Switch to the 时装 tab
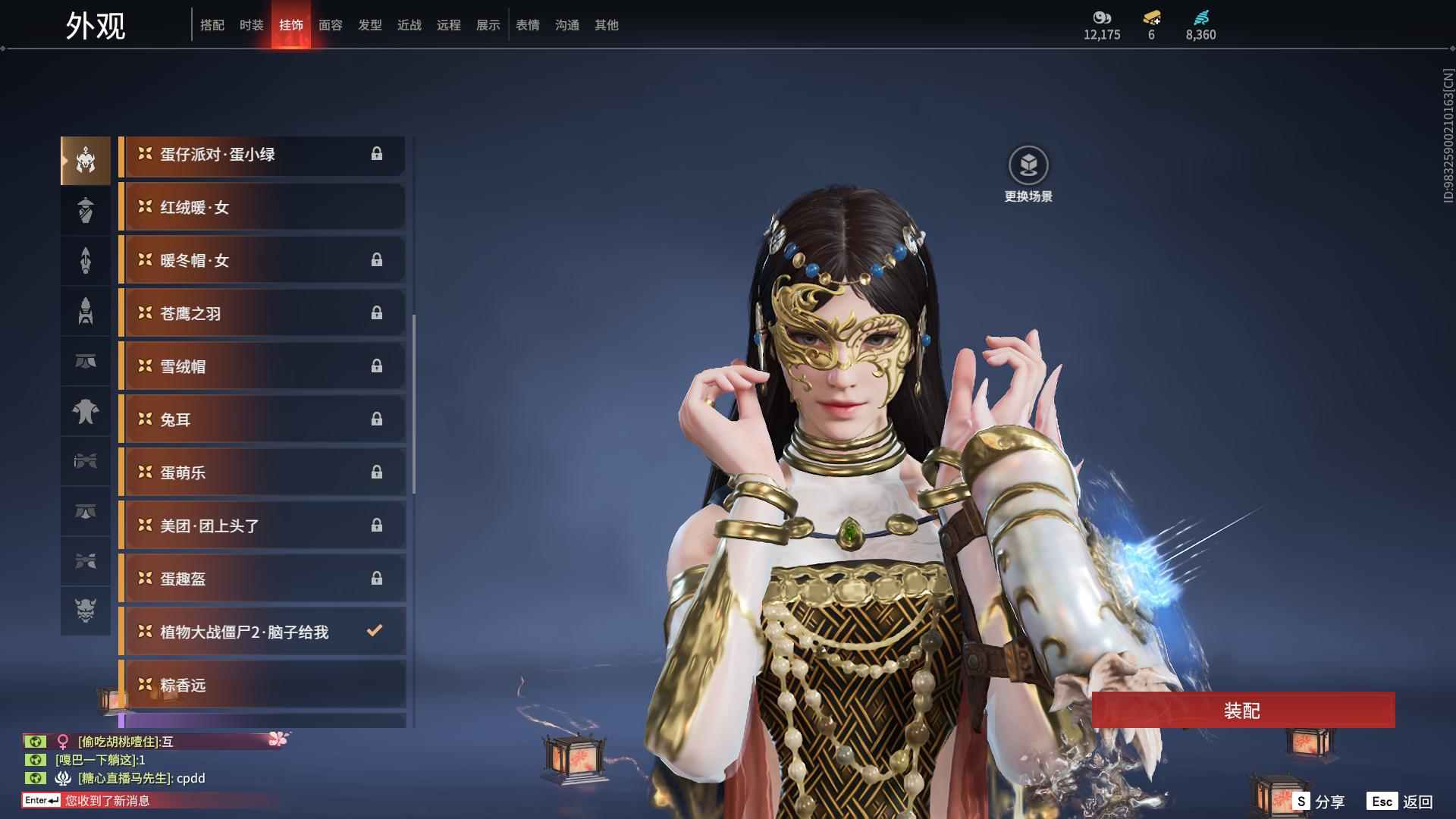 [x=251, y=25]
